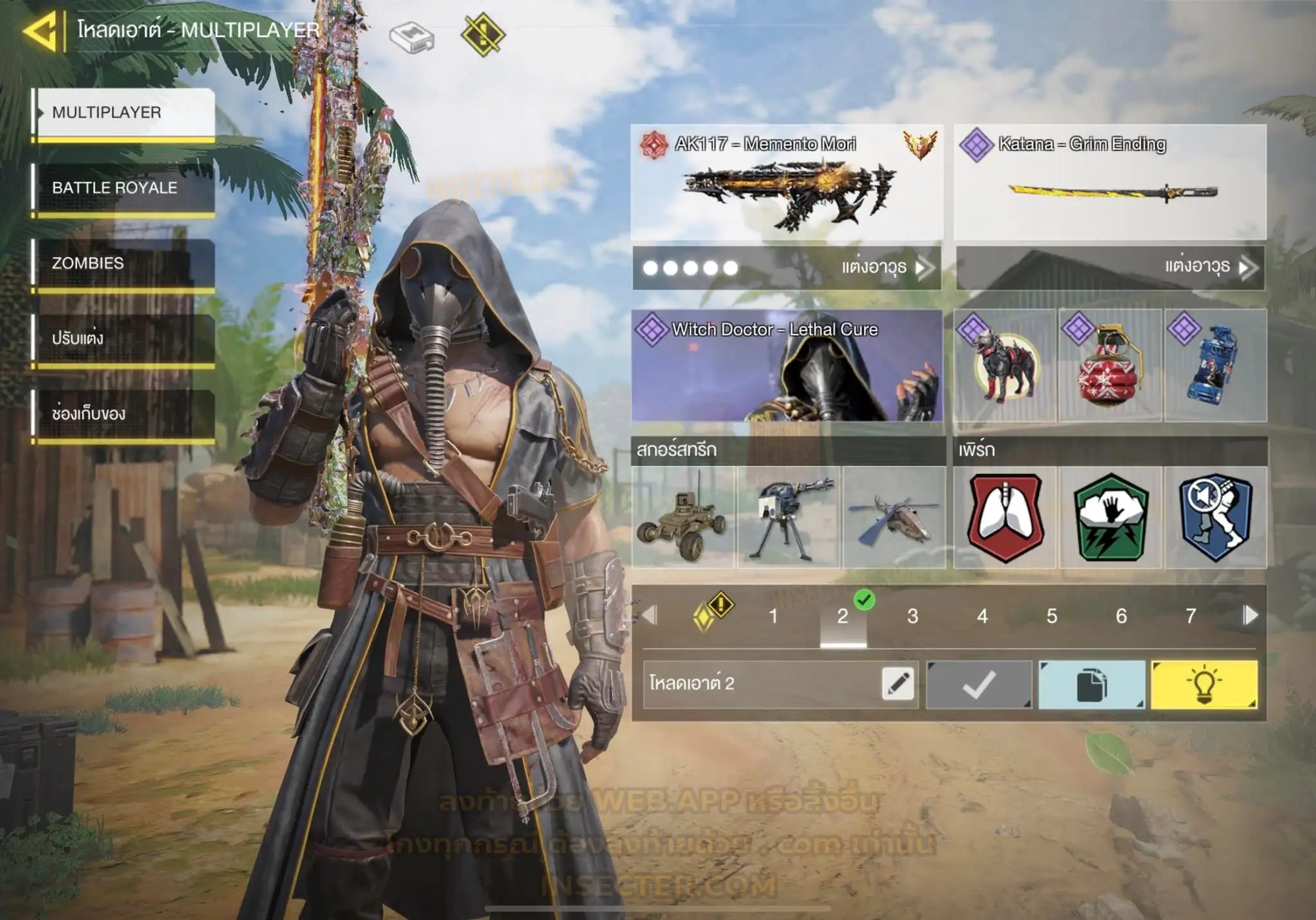Select the MULTIPLAYER tab

coord(123,113)
